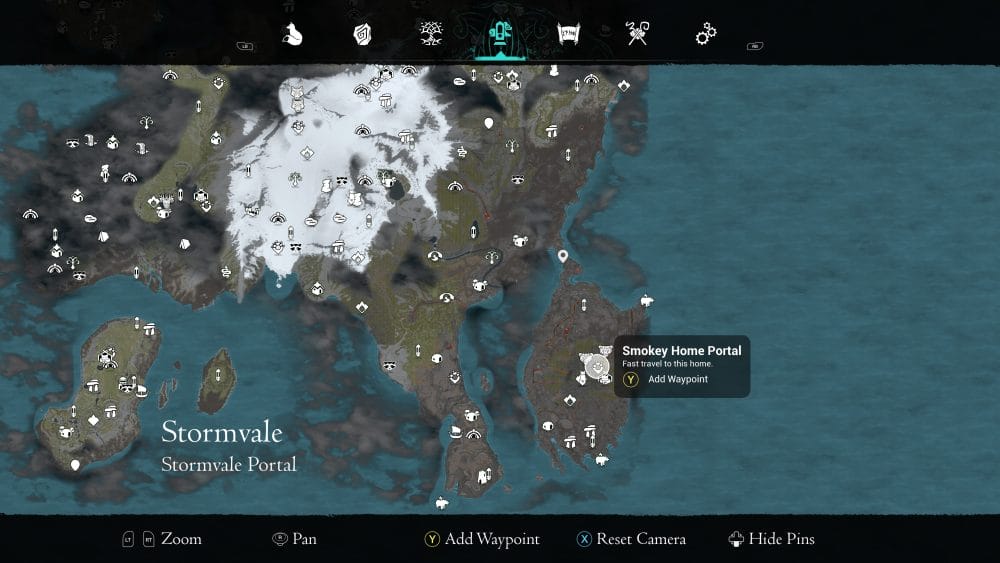Image resolution: width=1000 pixels, height=563 pixels.
Task: Open the skill tree tab
Action: point(430,35)
